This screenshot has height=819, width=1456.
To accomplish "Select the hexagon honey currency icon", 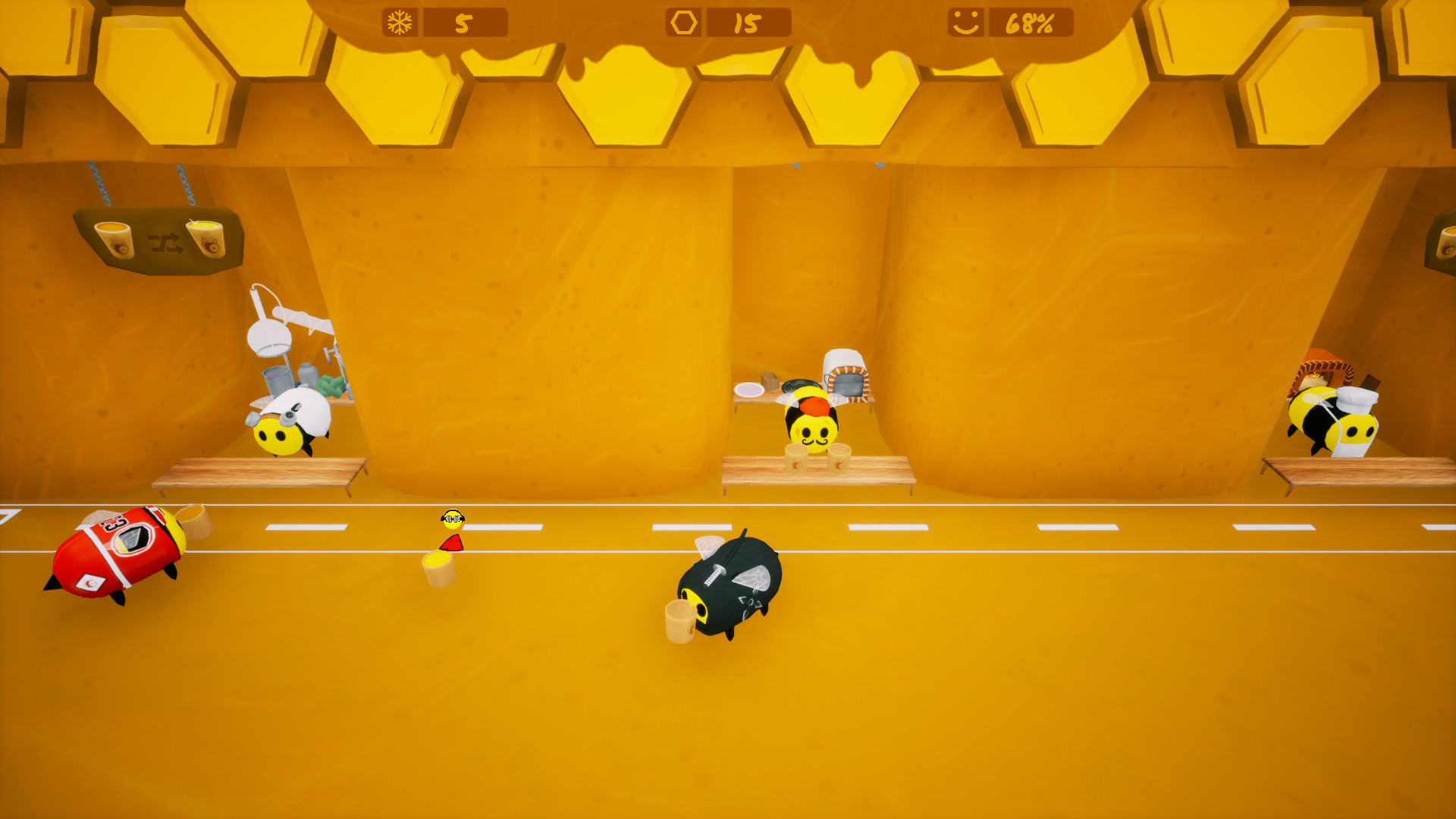I will pos(683,22).
